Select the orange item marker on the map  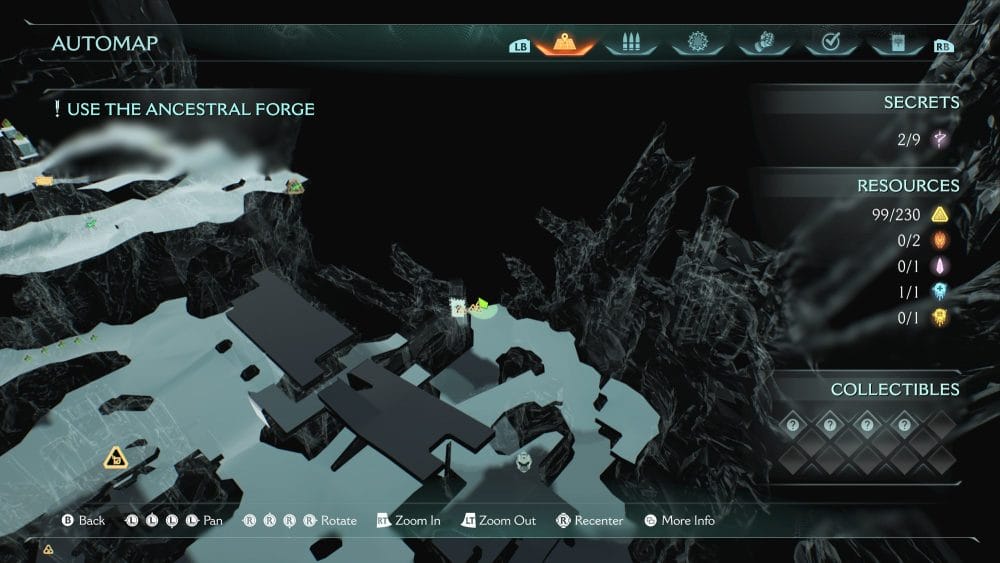click(x=43, y=181)
